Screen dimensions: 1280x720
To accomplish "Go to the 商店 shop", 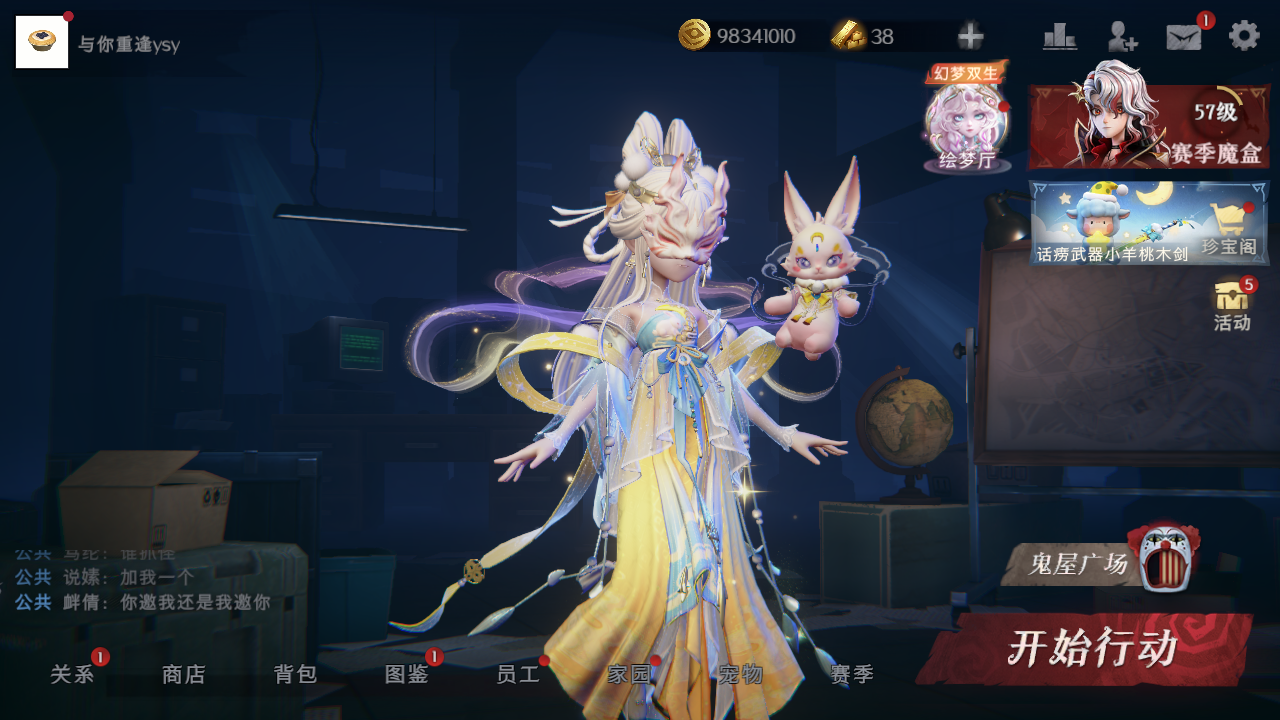I will click(184, 675).
